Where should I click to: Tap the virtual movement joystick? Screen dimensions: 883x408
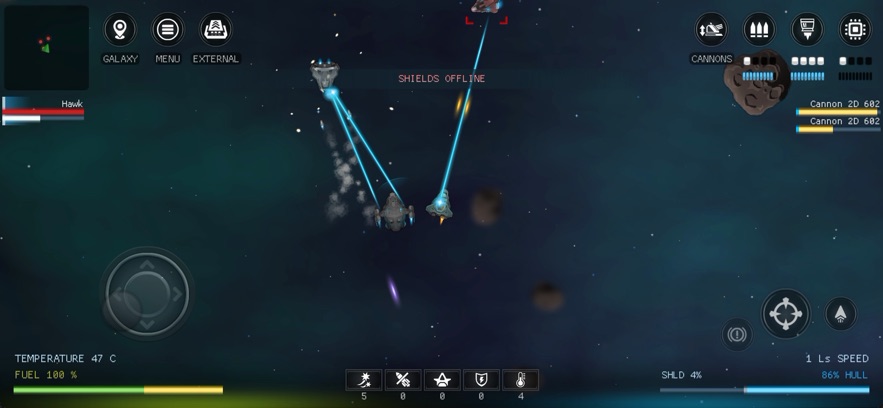[146, 294]
